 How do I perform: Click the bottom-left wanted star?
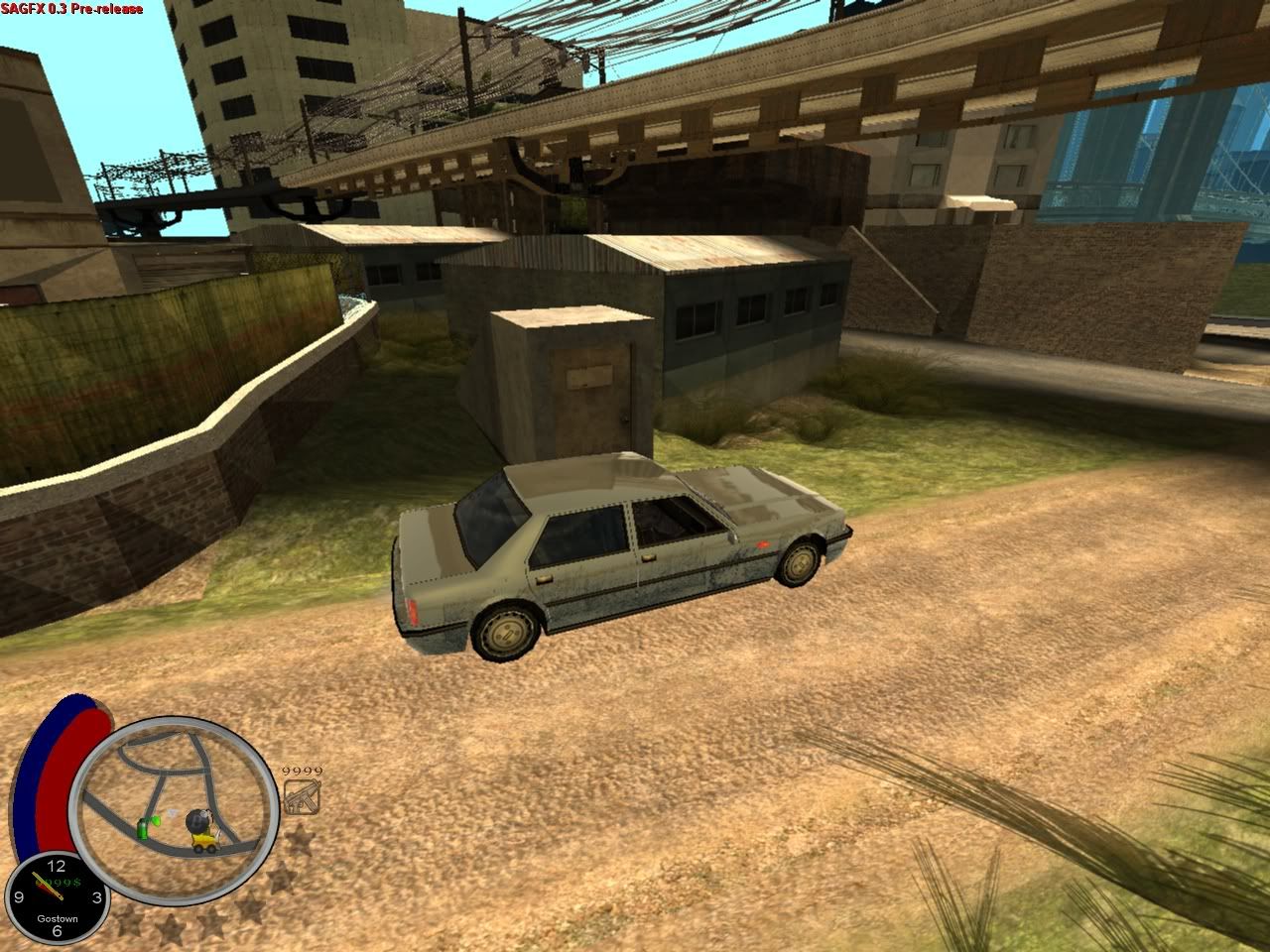click(x=127, y=922)
